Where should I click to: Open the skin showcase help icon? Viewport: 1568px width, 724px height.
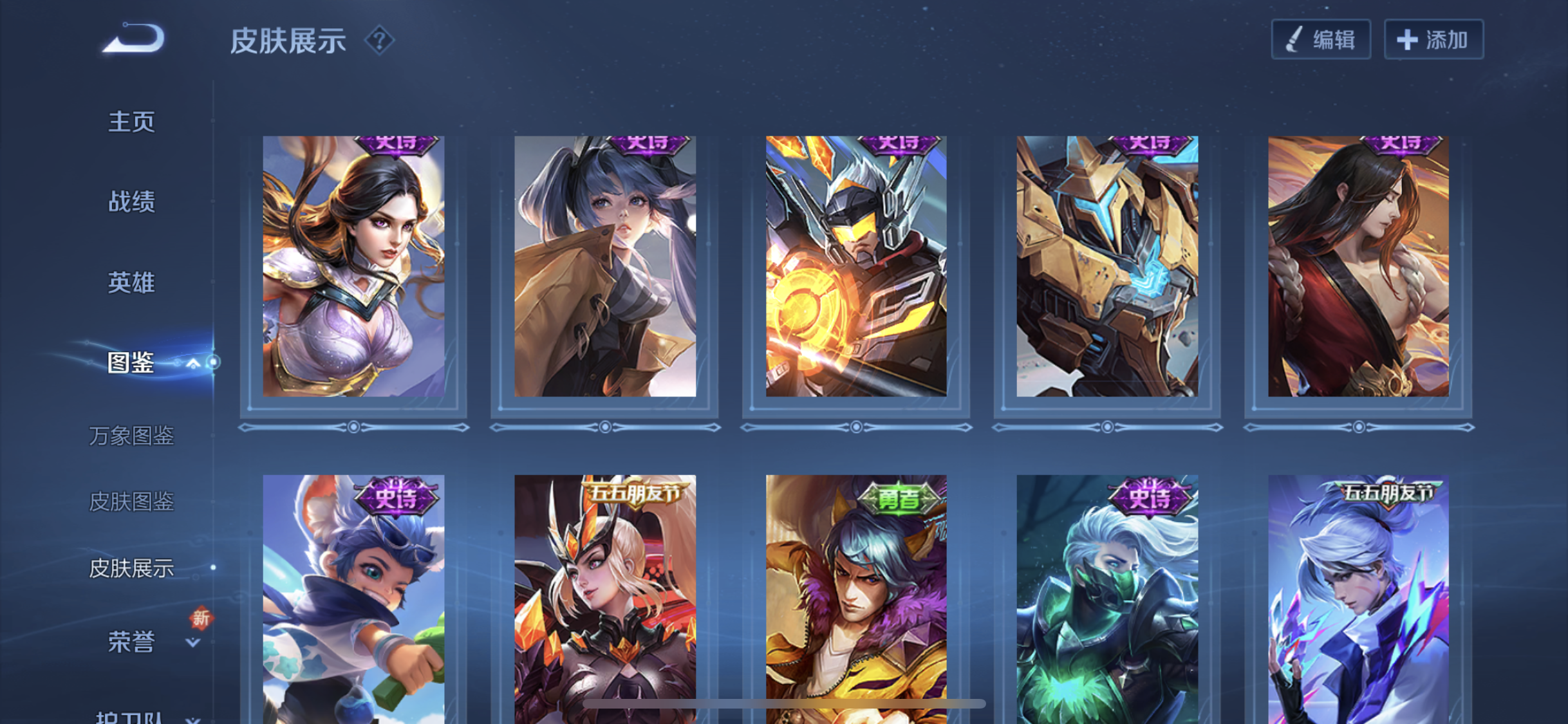(x=379, y=41)
